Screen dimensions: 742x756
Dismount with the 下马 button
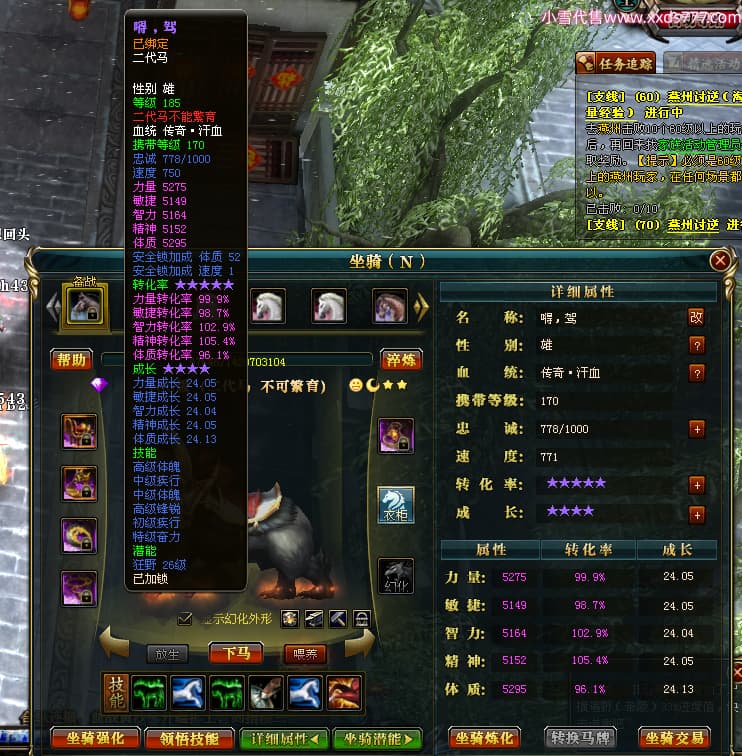[236, 653]
